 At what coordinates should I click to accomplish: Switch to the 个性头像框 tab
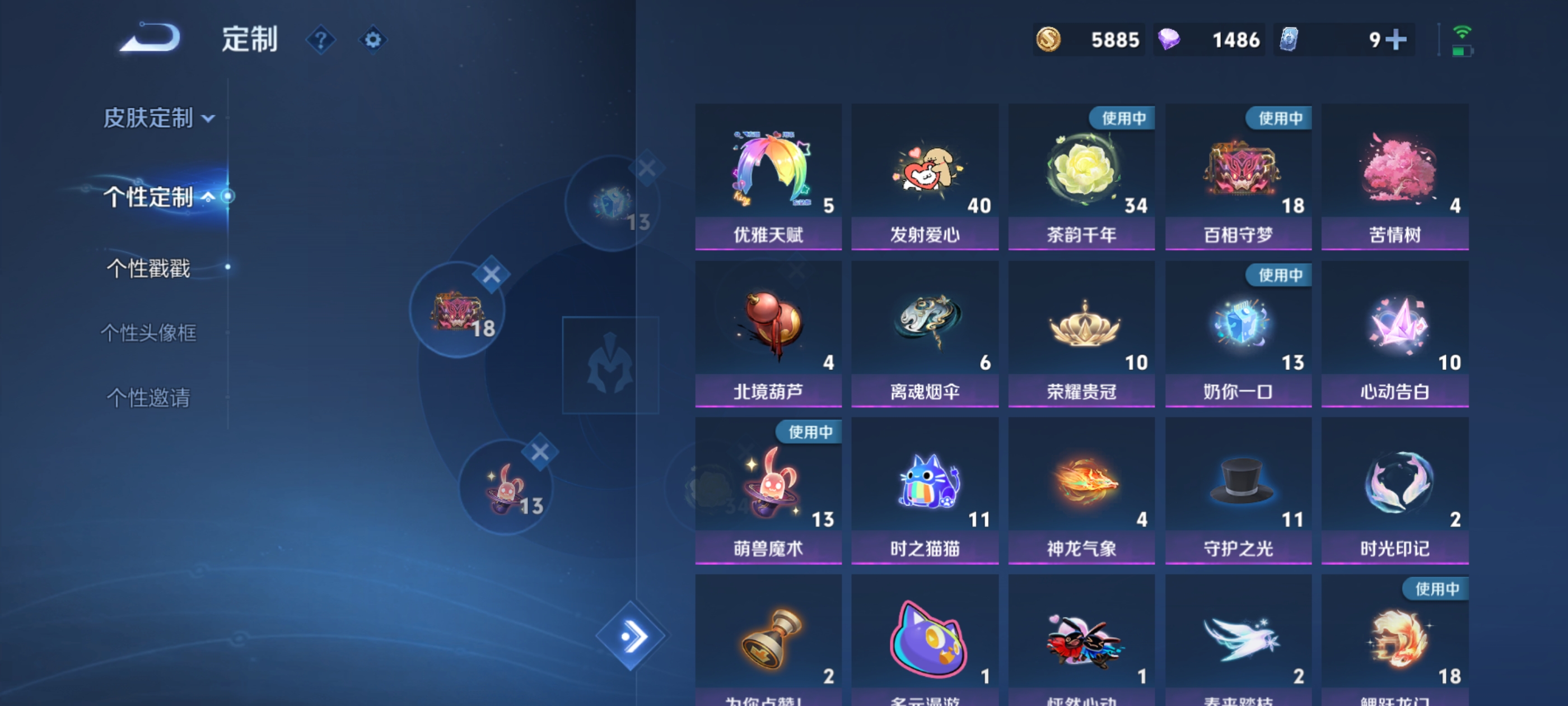[149, 333]
